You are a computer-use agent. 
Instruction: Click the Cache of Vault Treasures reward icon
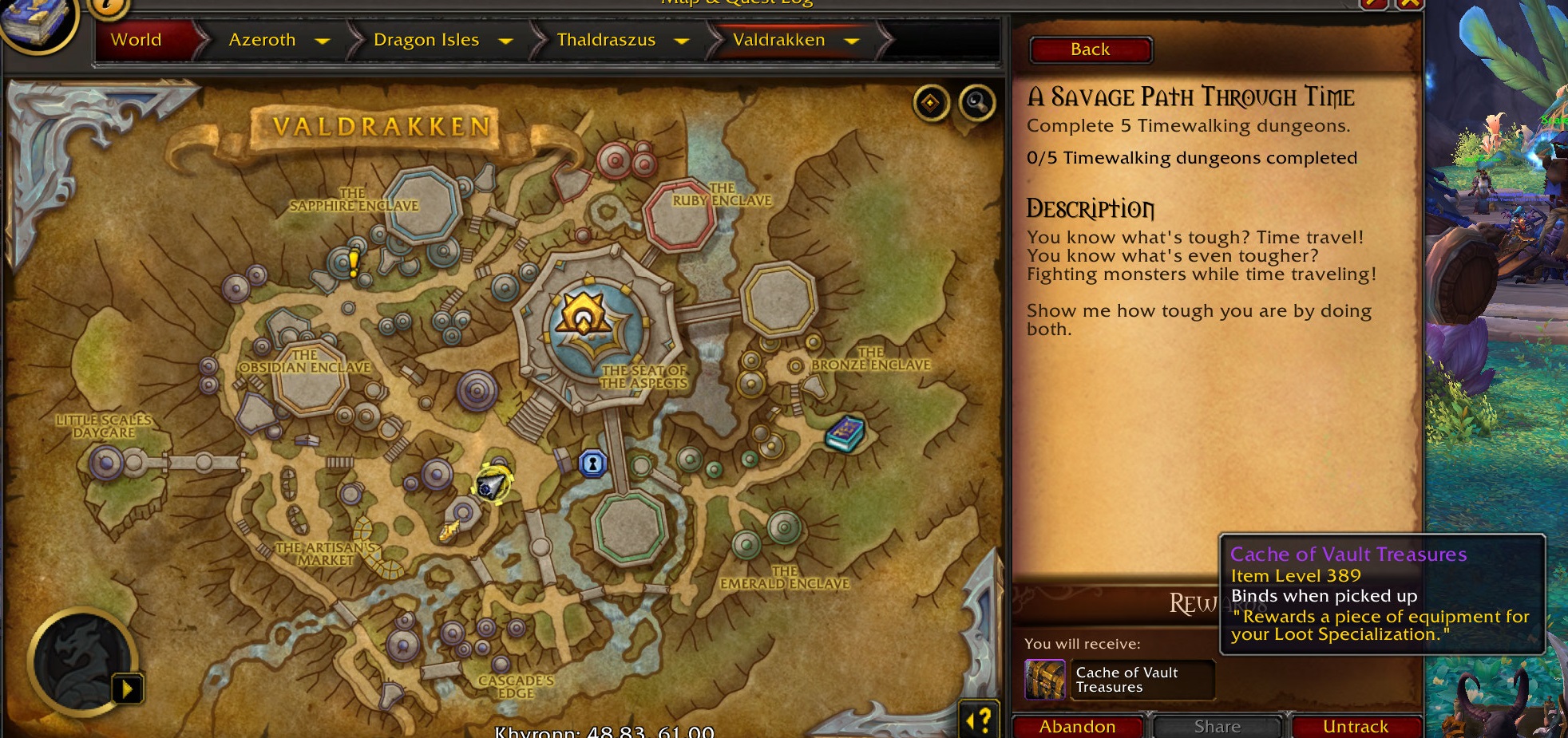pyautogui.click(x=1047, y=680)
